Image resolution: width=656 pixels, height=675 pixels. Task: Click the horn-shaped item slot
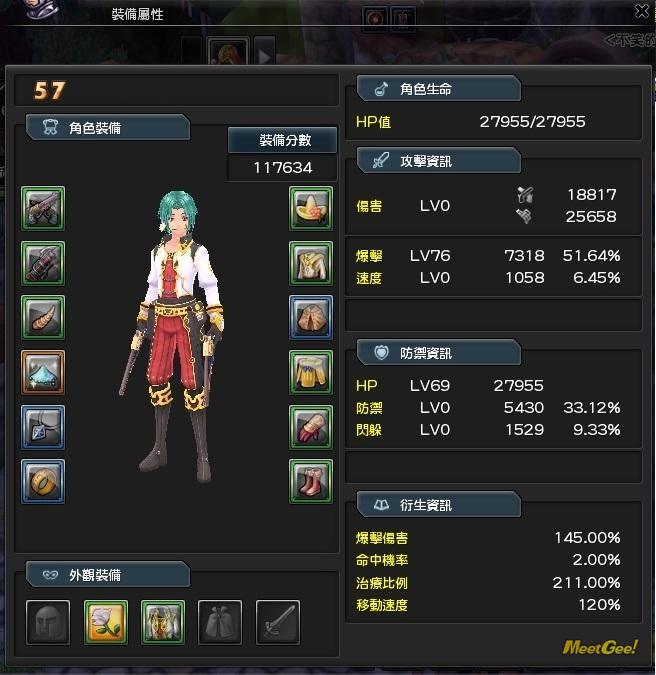point(43,318)
